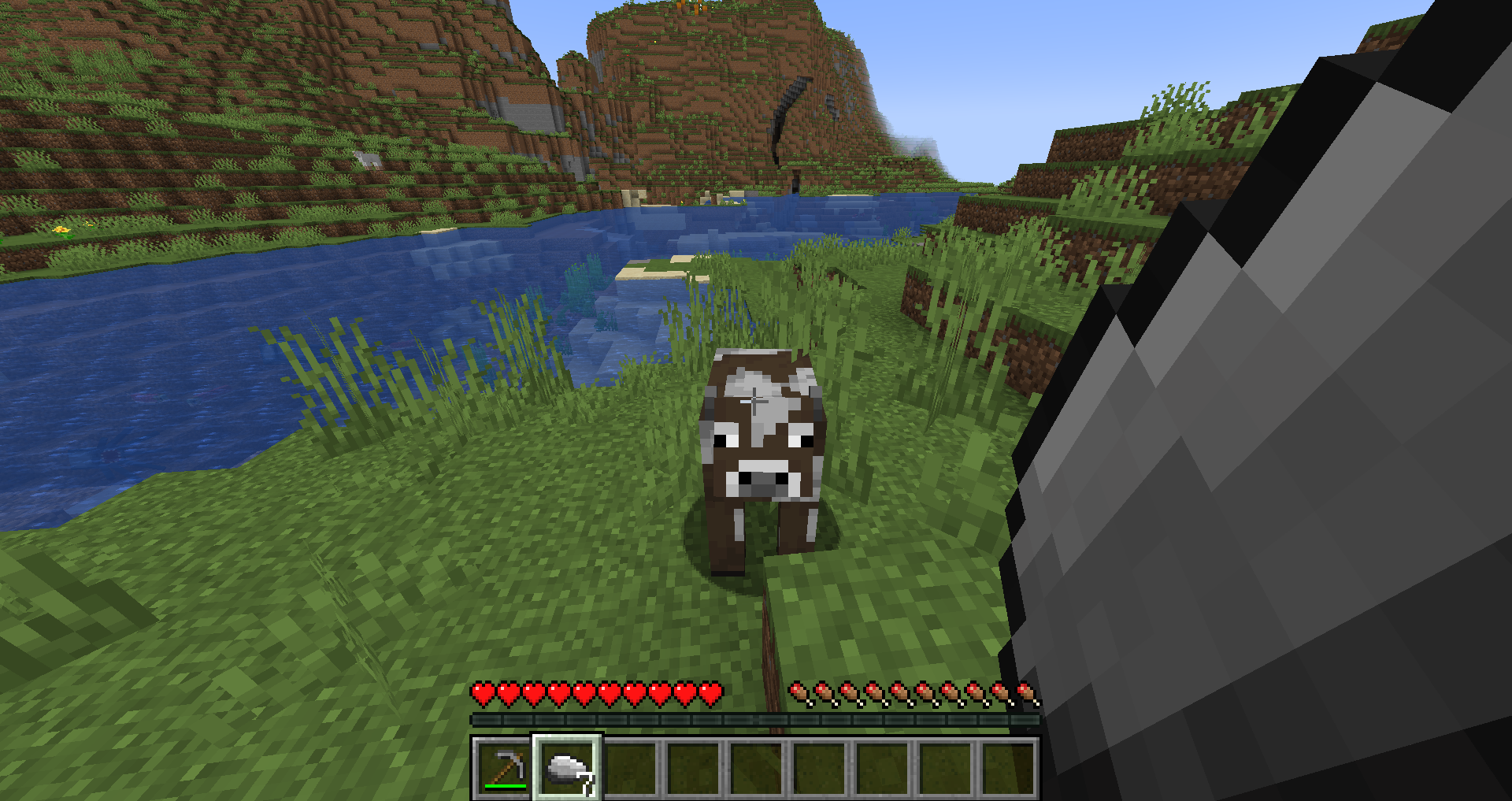Click the crosshair at screen center

click(756, 400)
